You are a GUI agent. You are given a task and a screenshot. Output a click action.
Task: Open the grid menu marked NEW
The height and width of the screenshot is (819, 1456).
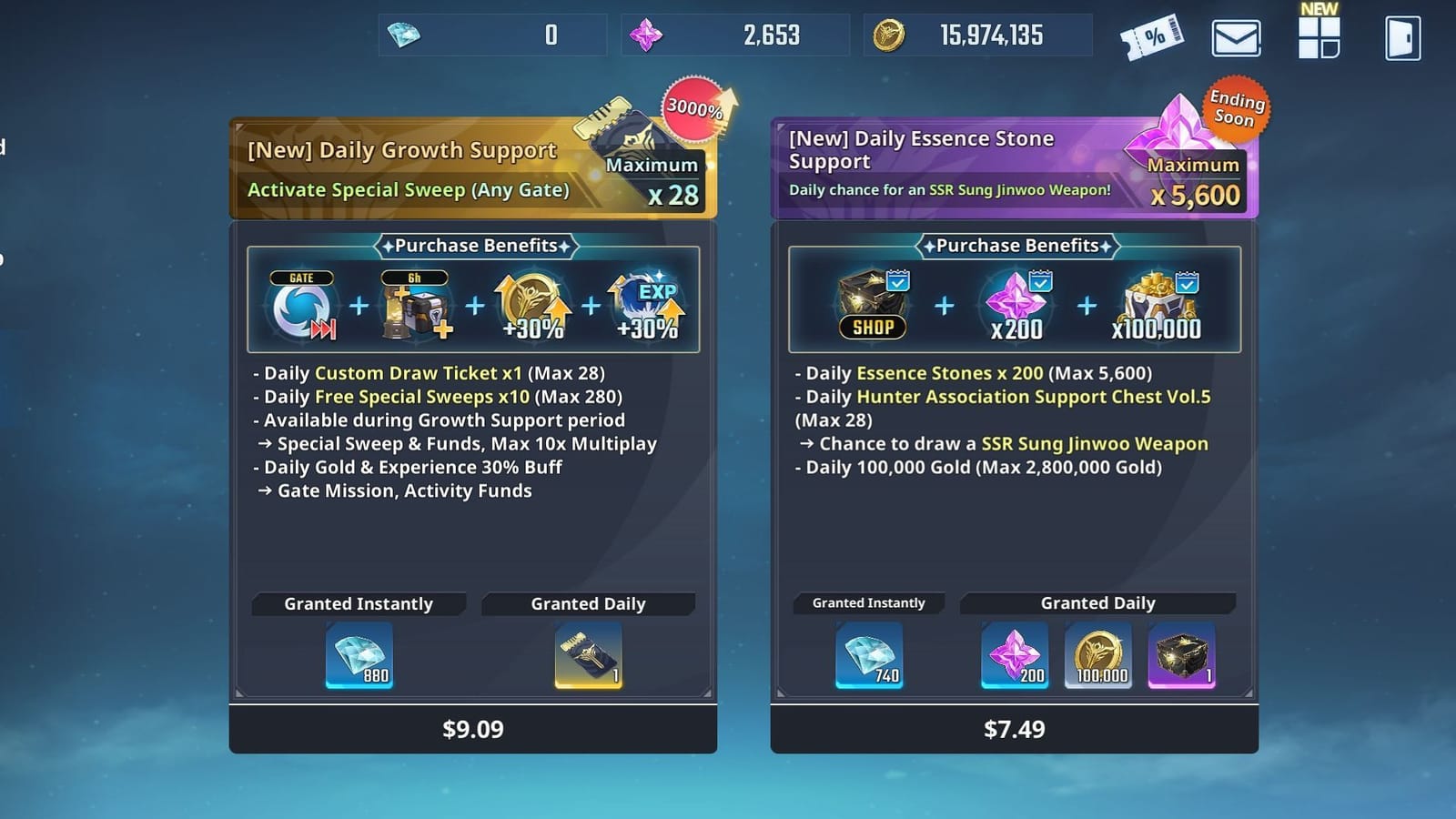[x=1319, y=40]
